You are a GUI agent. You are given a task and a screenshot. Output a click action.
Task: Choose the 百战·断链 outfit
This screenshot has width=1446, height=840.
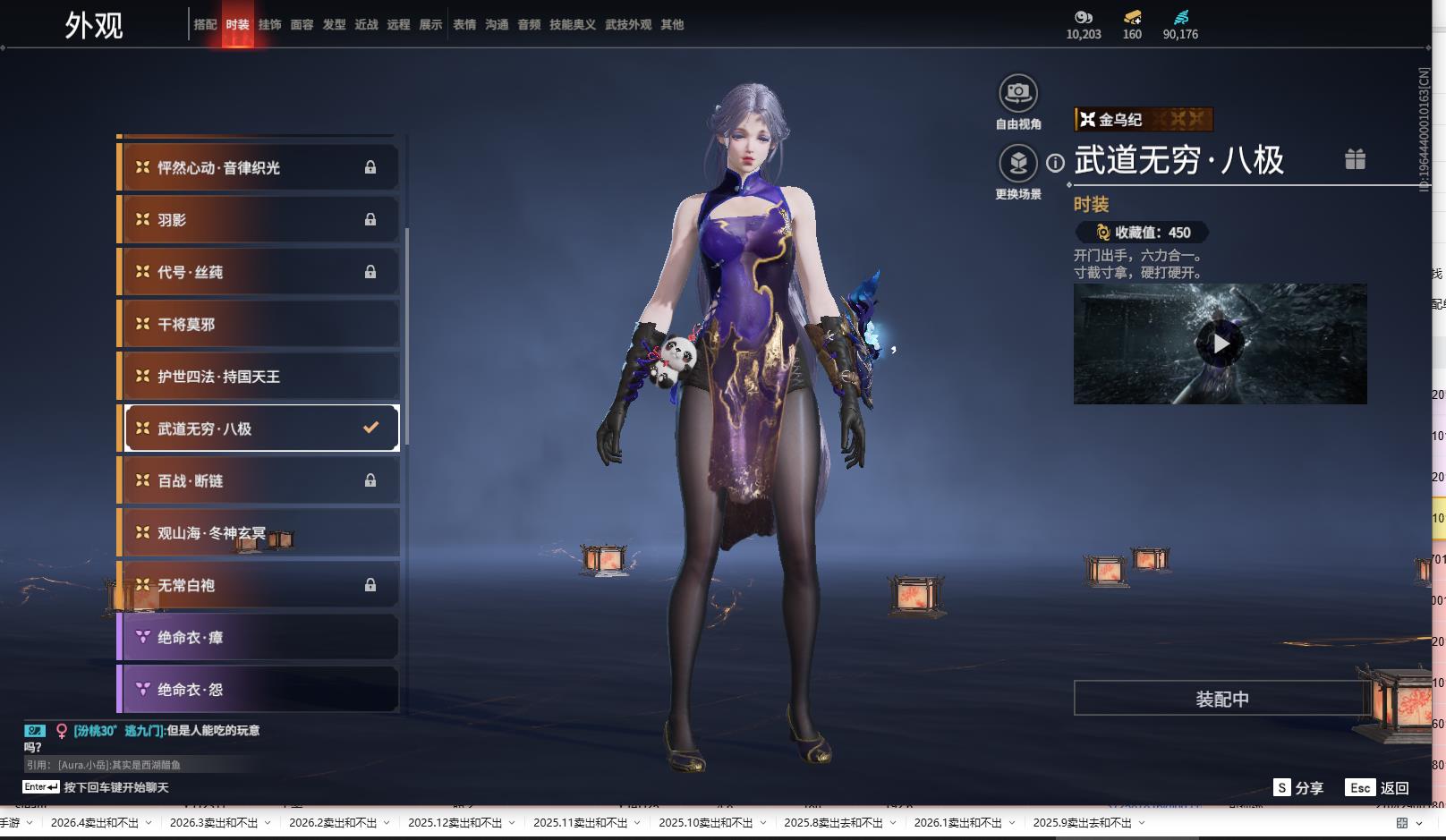259,481
